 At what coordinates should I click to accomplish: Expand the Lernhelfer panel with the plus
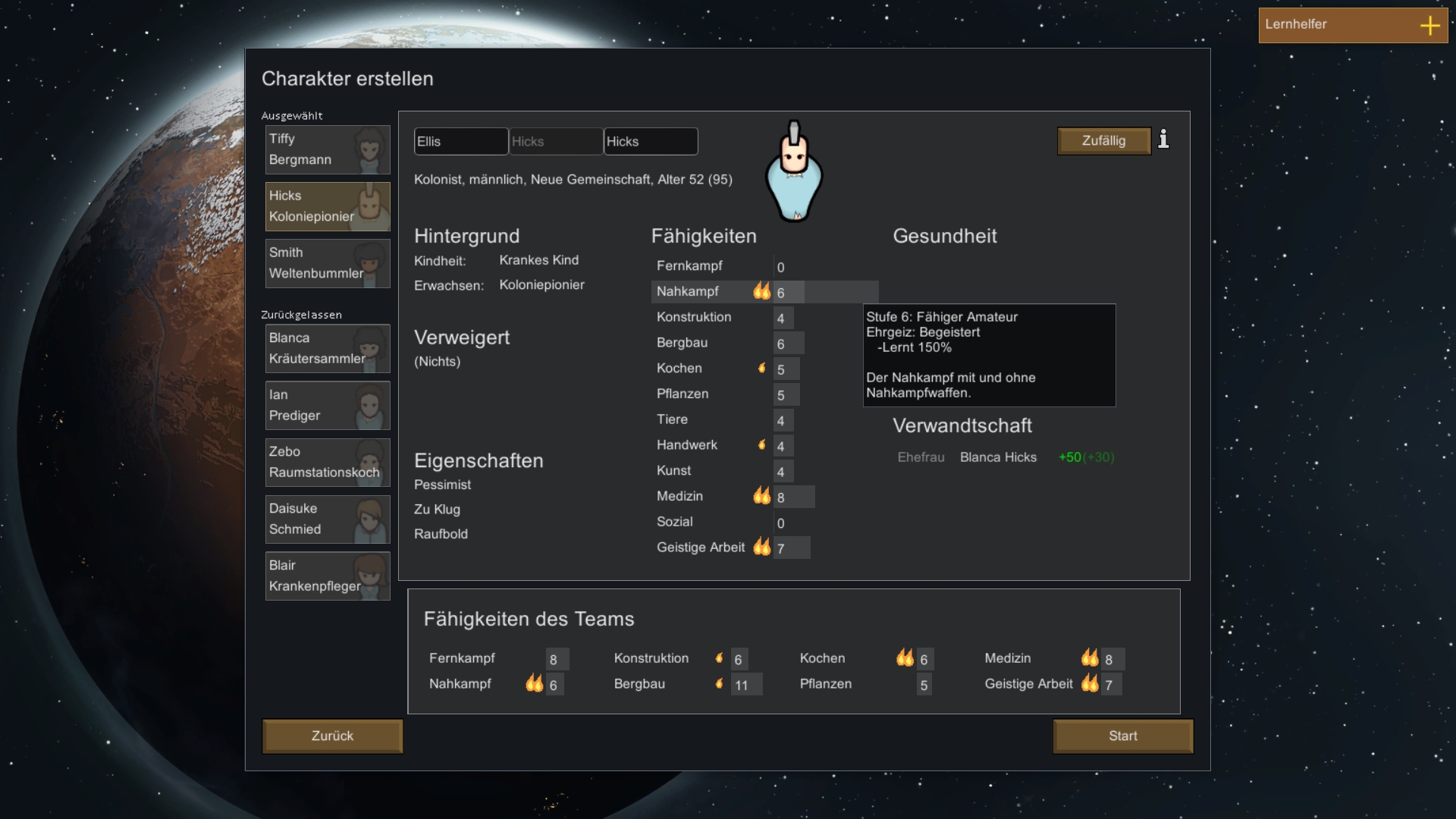tap(1429, 26)
